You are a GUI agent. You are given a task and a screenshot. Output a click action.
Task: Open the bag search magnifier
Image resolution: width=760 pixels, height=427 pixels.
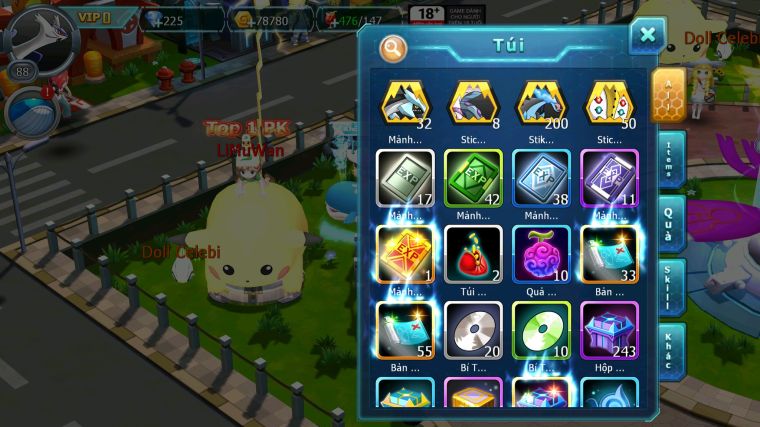(x=393, y=46)
